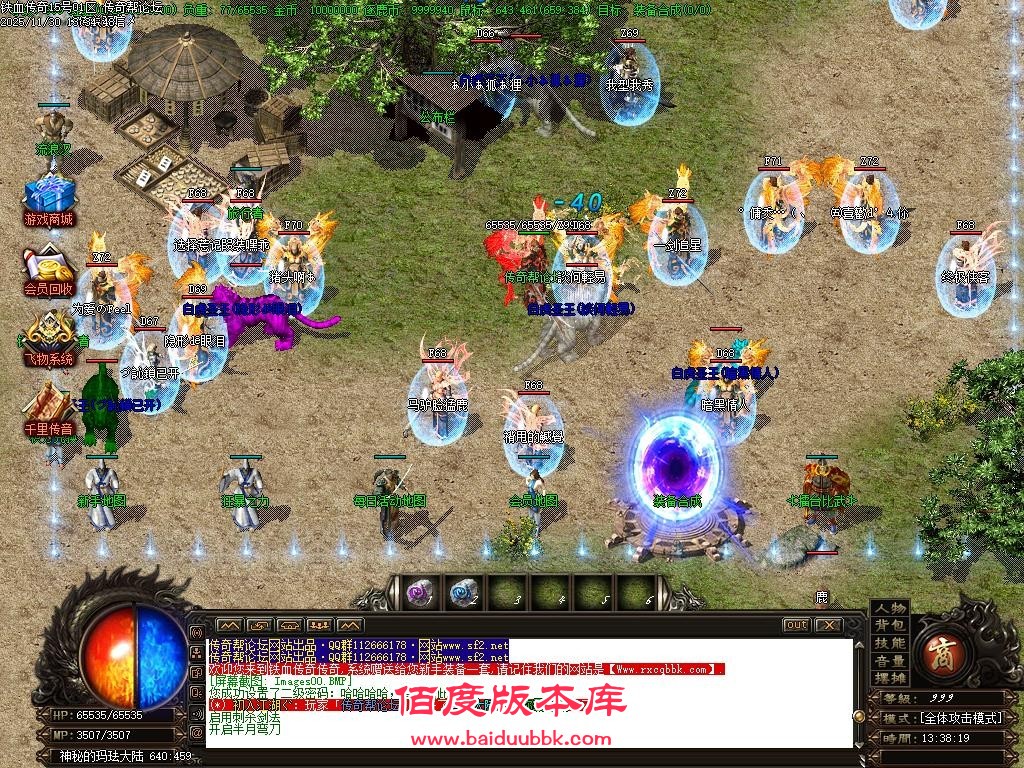1024x768 pixels.
Task: Use the blue orb in hotbar slot 2
Action: click(462, 593)
